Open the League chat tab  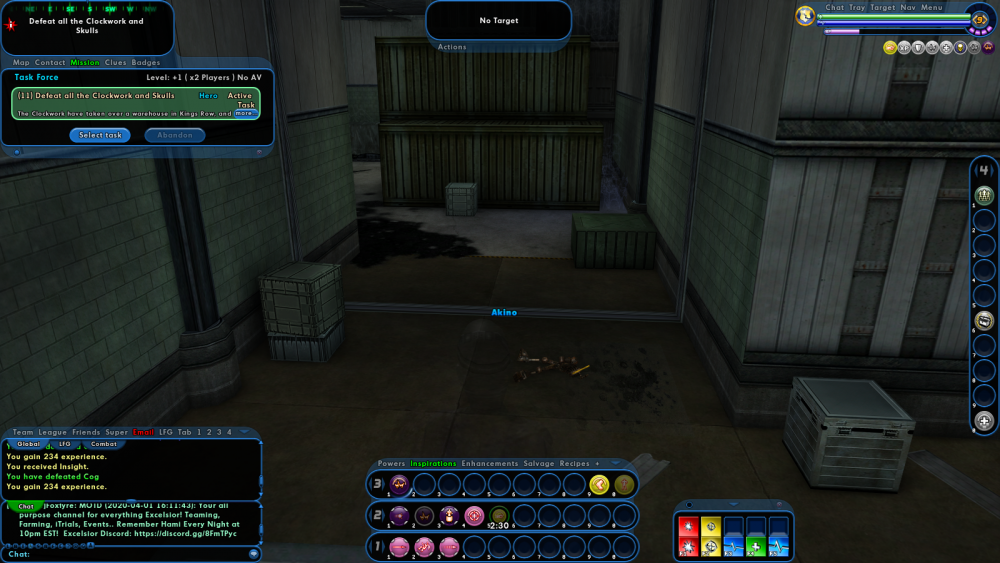pyautogui.click(x=53, y=432)
